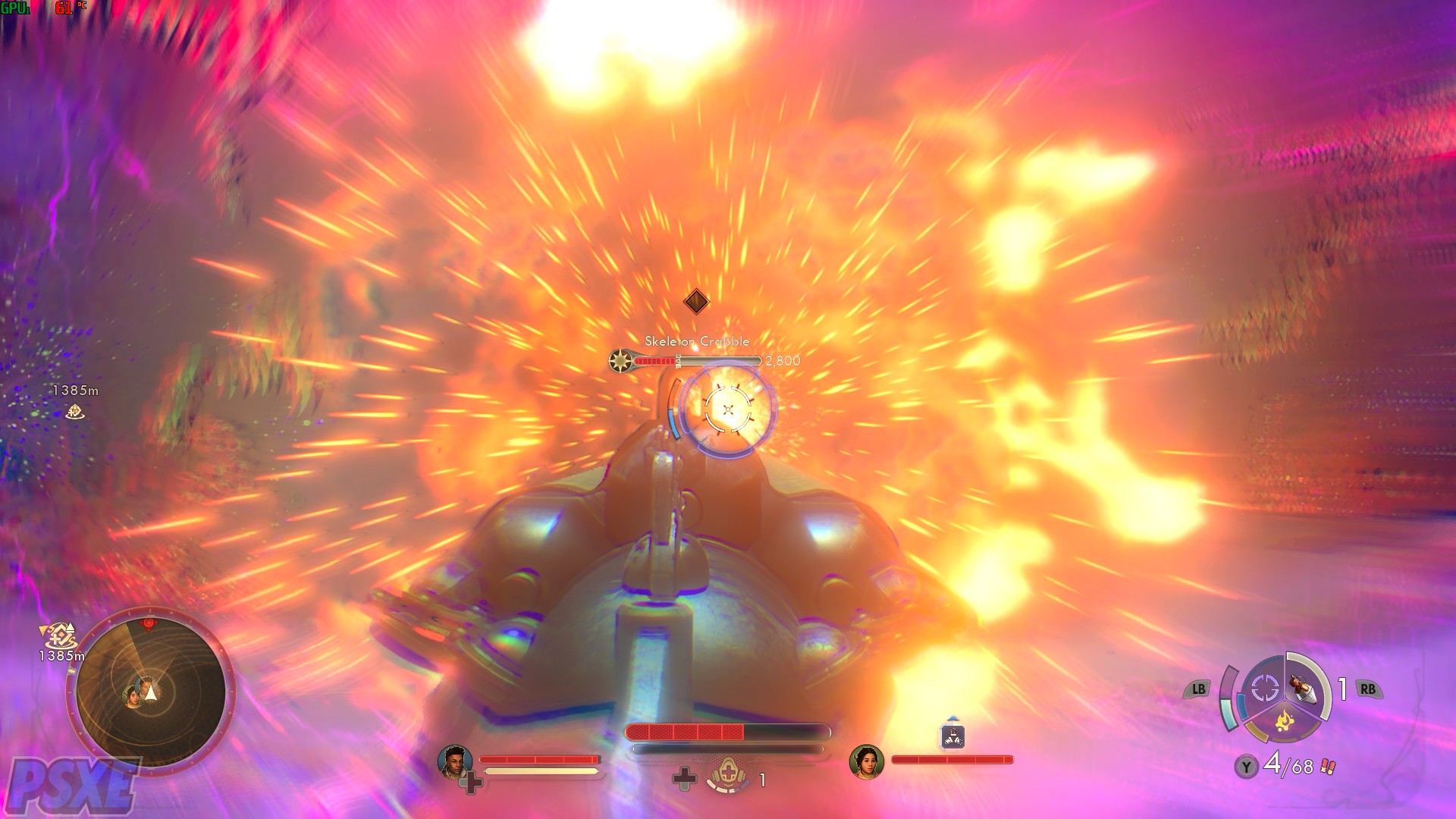
Task: Select the male companion portrait
Action: (x=454, y=761)
